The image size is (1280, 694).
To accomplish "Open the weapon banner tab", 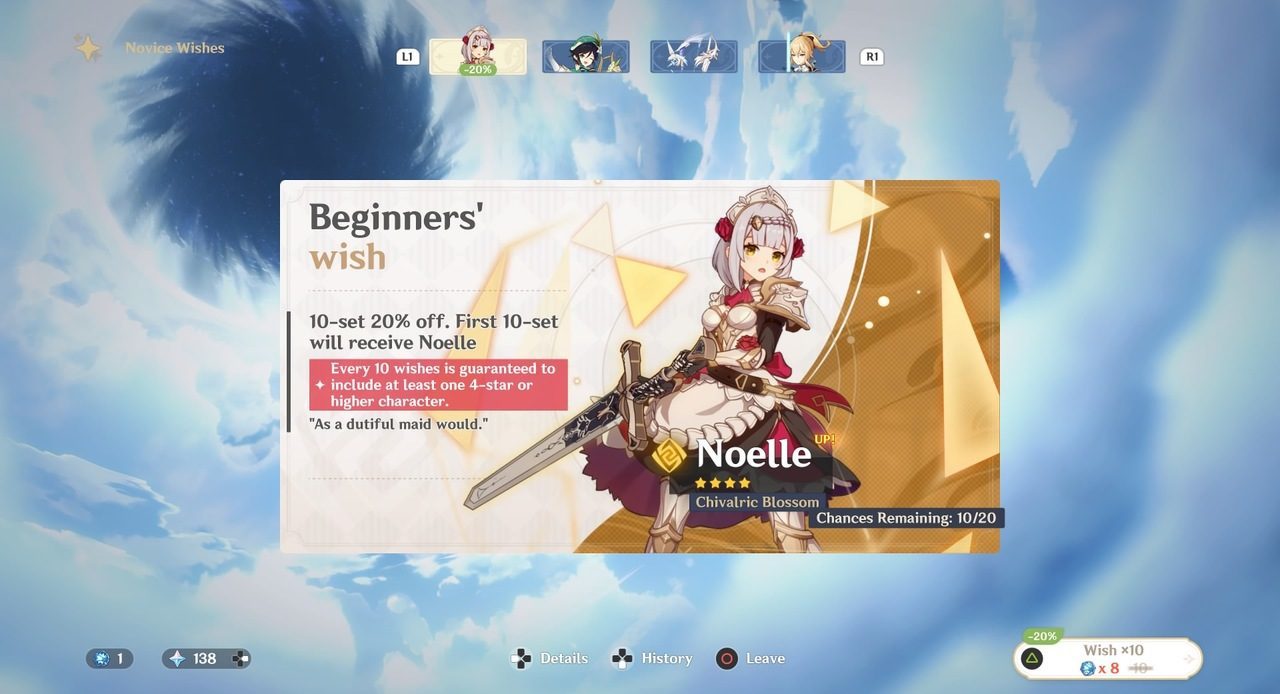I will [694, 57].
